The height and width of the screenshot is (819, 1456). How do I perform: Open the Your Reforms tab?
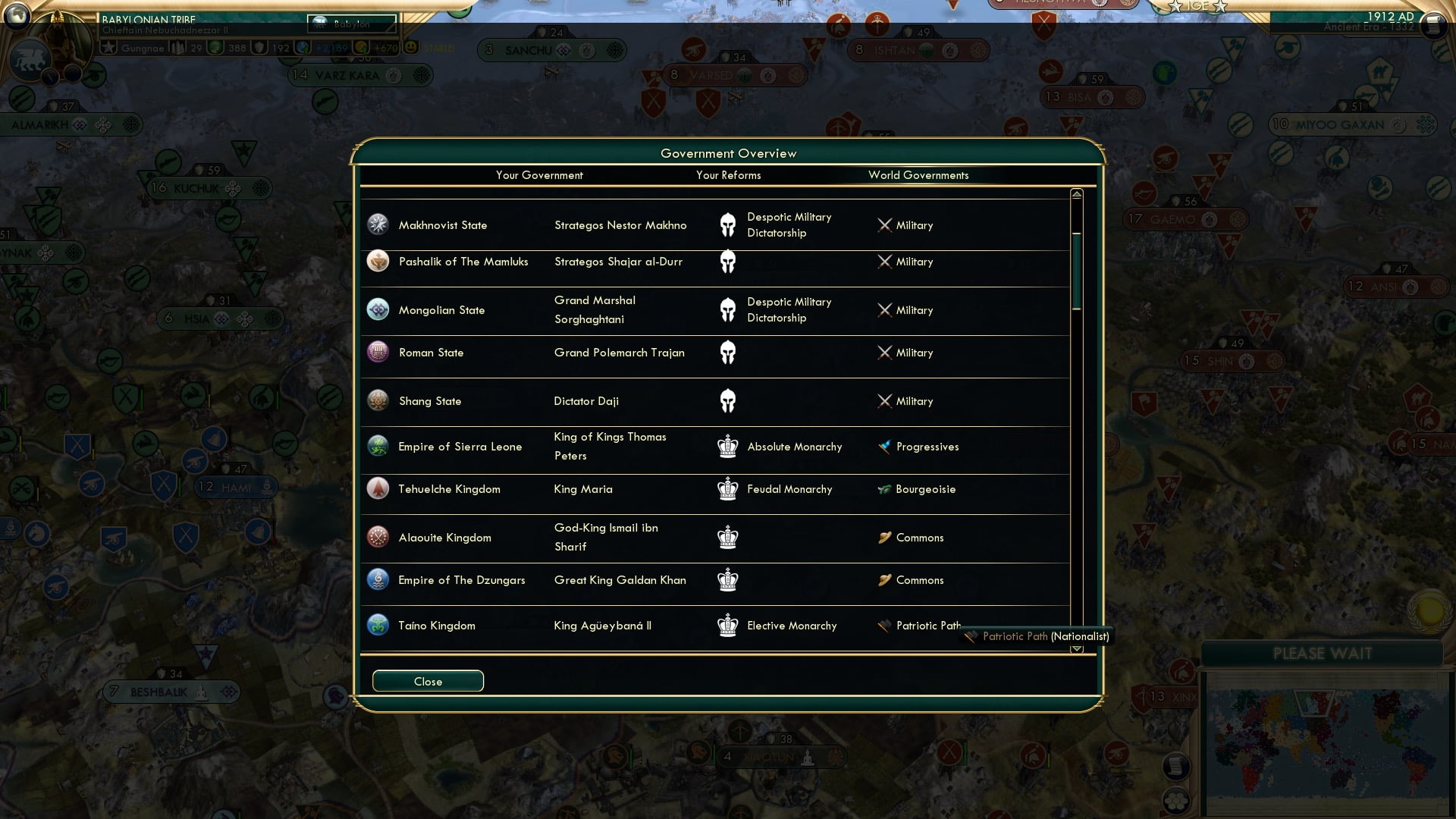coord(728,175)
